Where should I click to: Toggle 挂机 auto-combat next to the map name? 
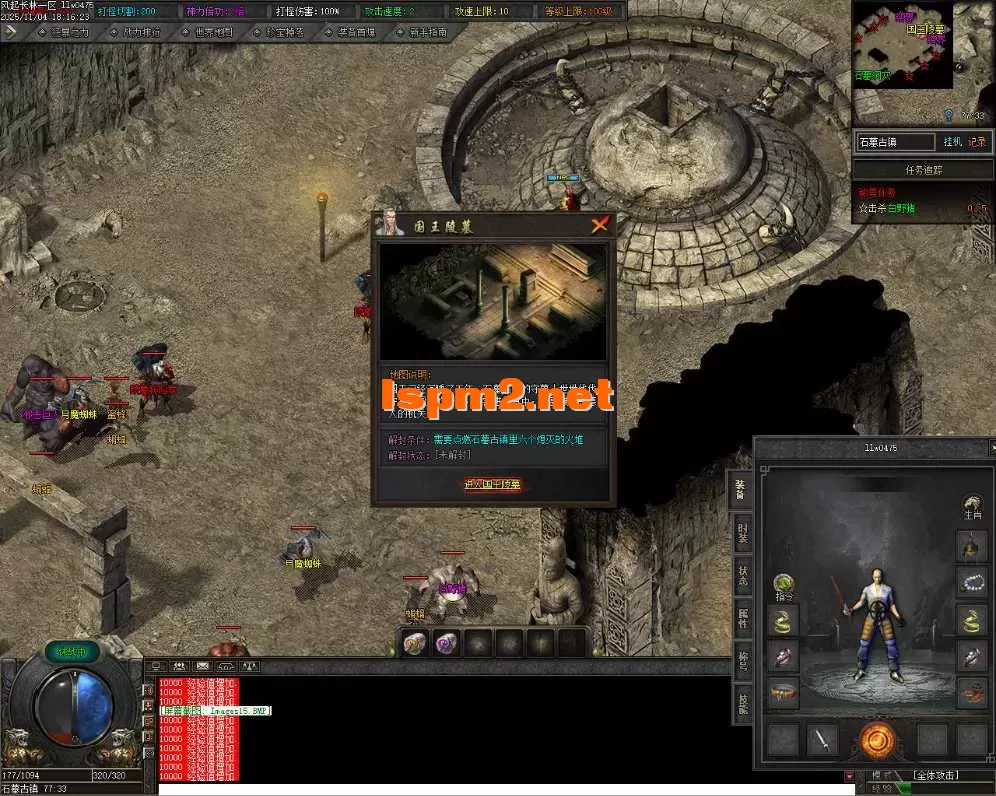(951, 142)
